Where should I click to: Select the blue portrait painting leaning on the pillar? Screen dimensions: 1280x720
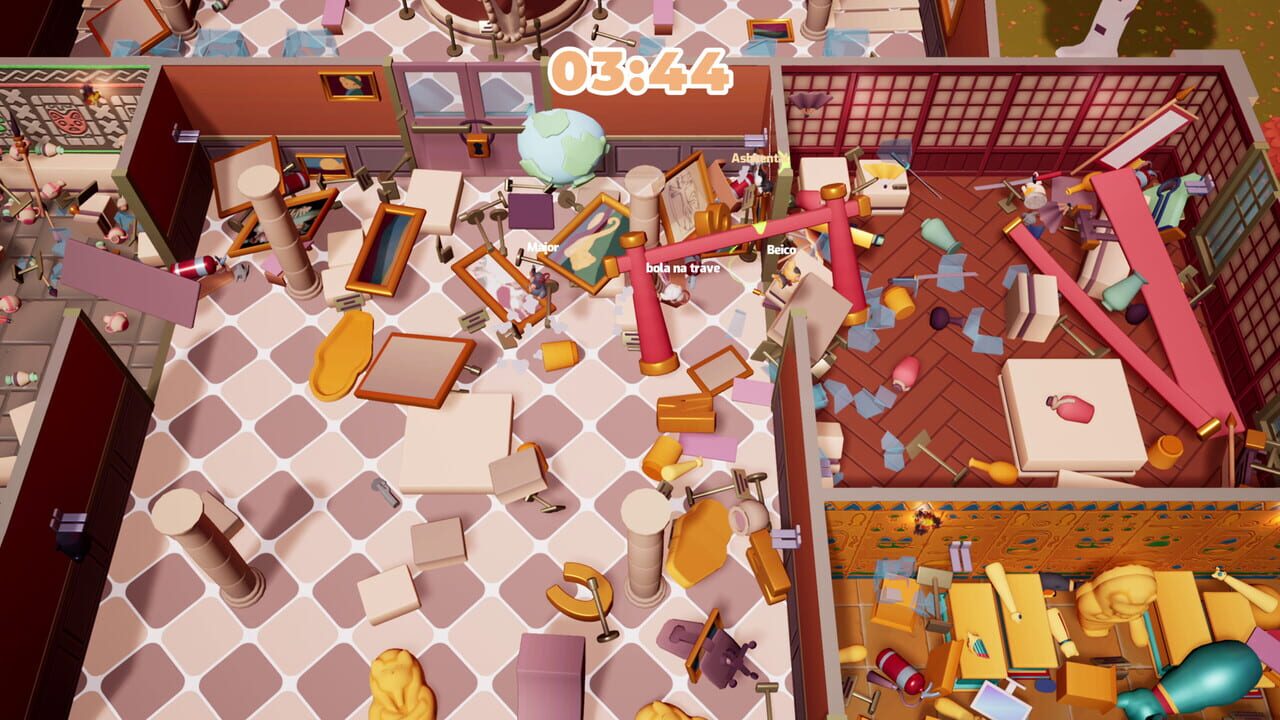385,248
